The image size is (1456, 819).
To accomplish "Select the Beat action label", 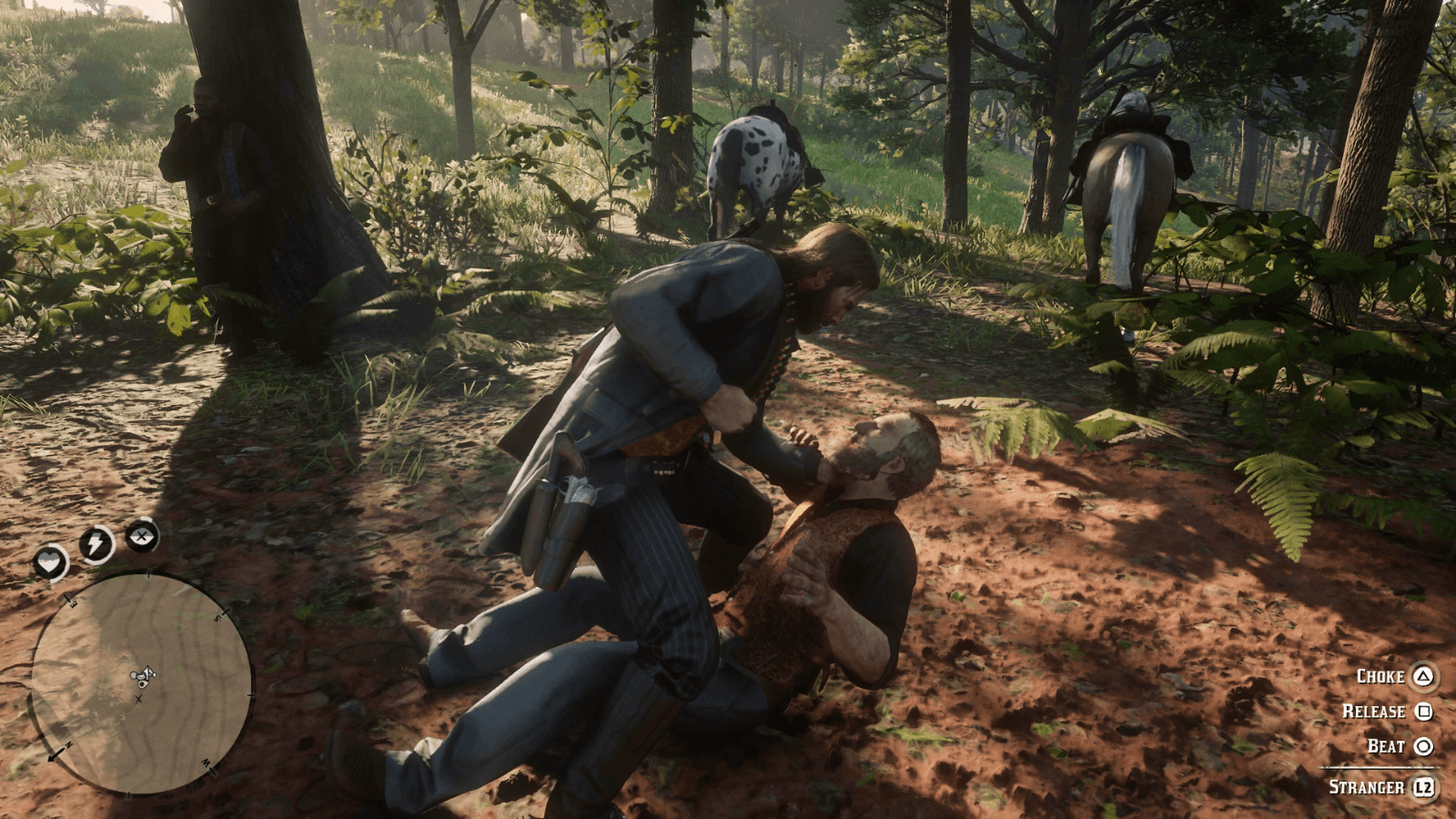I will [1385, 746].
